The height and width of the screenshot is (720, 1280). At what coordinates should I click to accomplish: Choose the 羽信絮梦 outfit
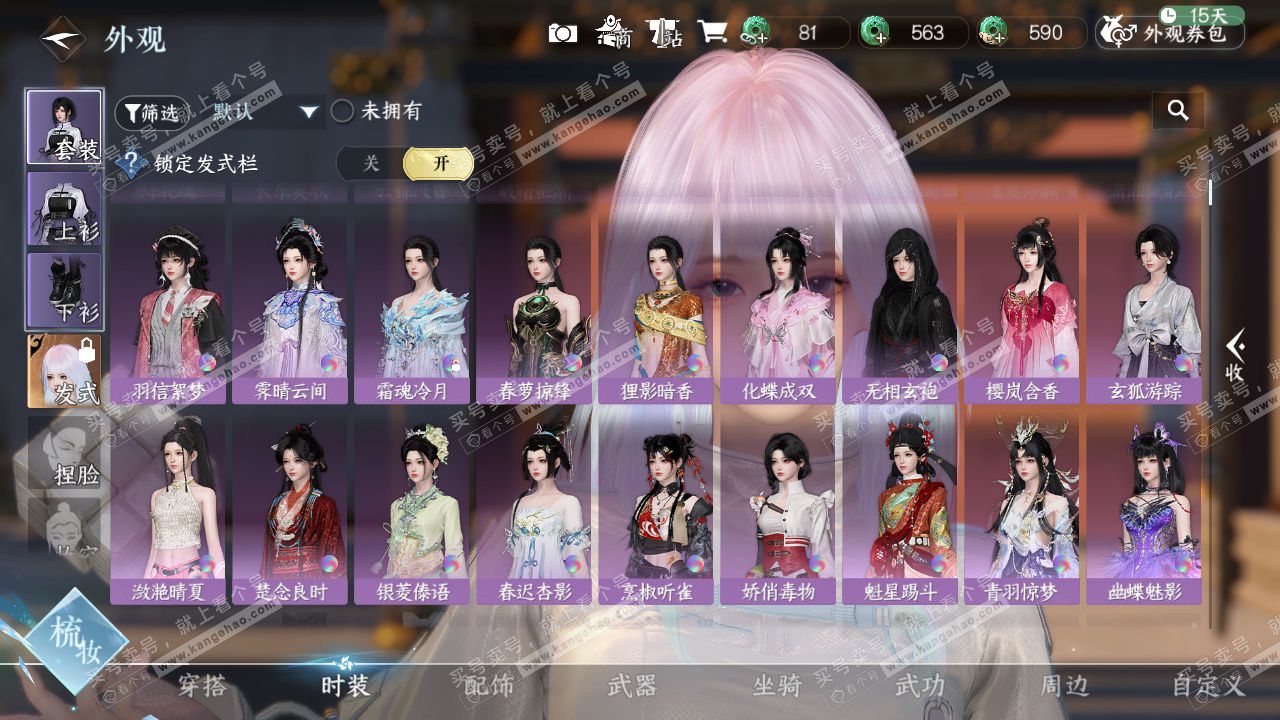pos(168,310)
